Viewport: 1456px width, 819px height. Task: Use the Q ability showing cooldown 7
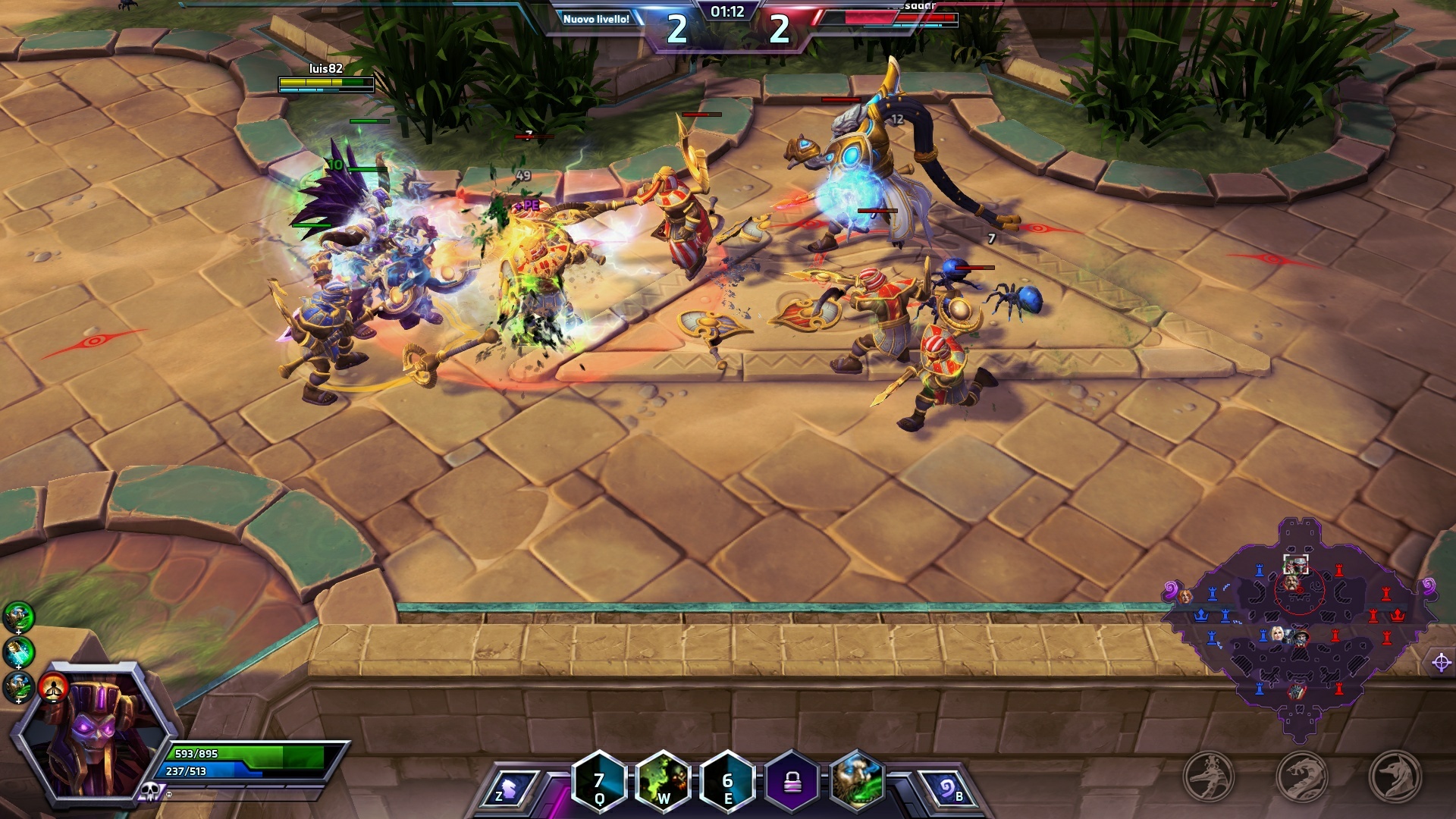[x=599, y=783]
